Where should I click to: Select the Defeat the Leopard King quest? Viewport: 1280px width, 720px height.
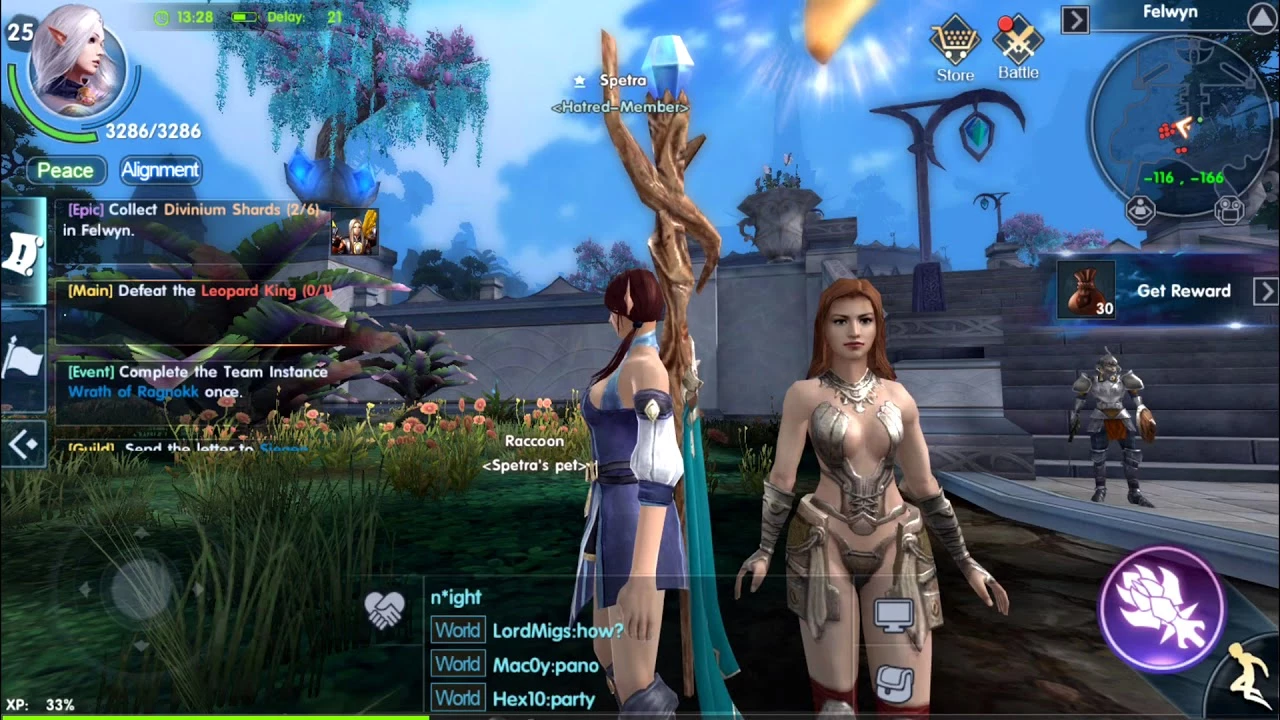(200, 291)
